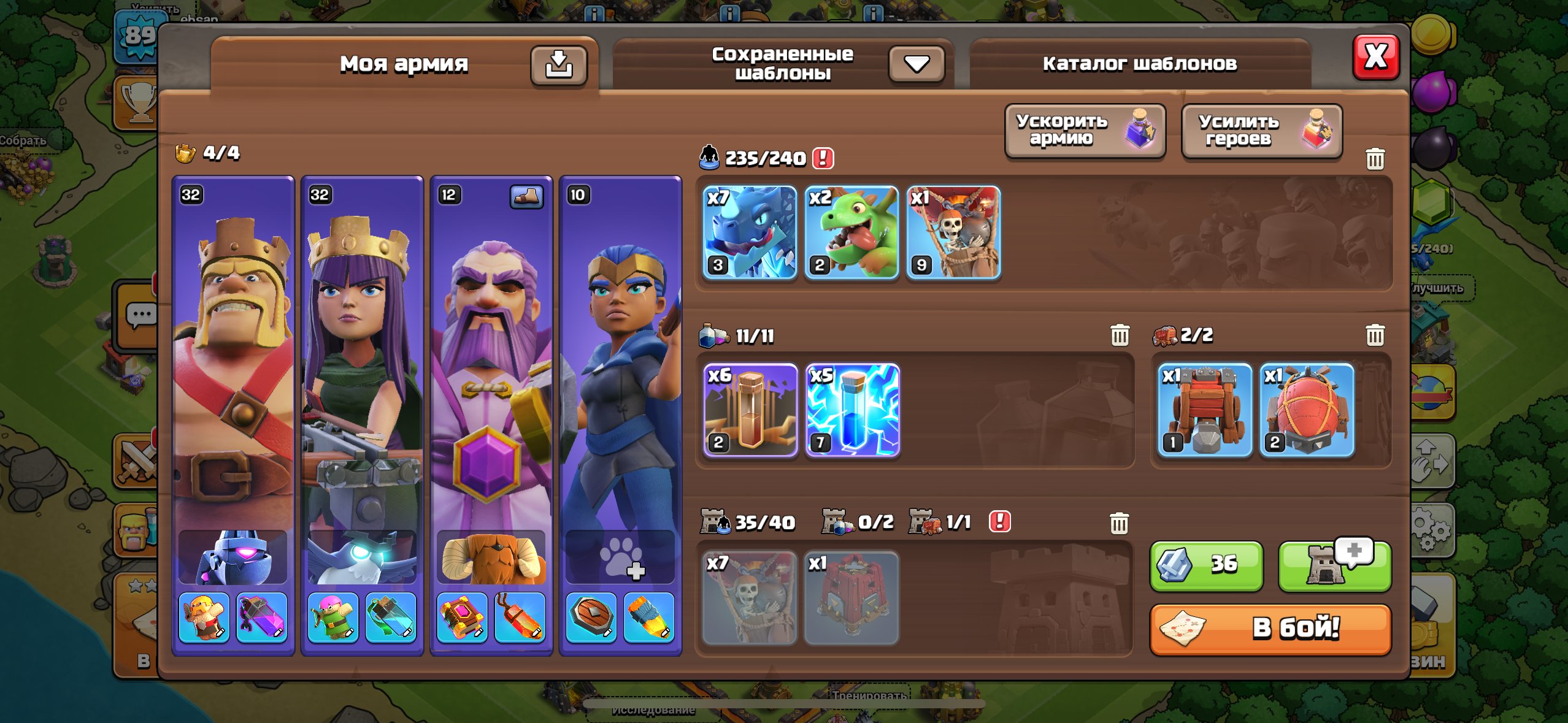Empty the spells with the trash icon
1568x723 pixels.
[1121, 335]
